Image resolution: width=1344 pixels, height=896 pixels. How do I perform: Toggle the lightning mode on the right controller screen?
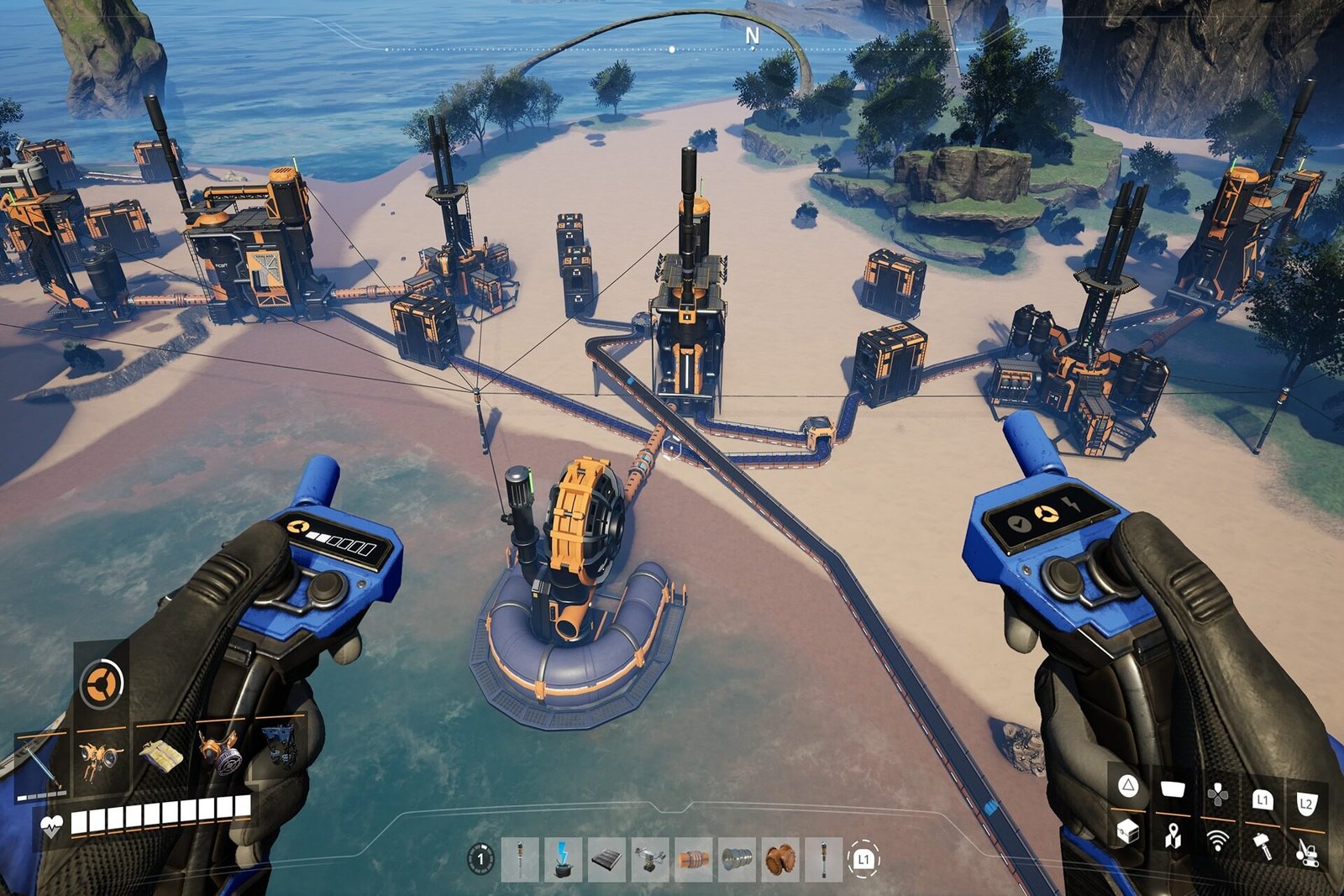[1071, 503]
